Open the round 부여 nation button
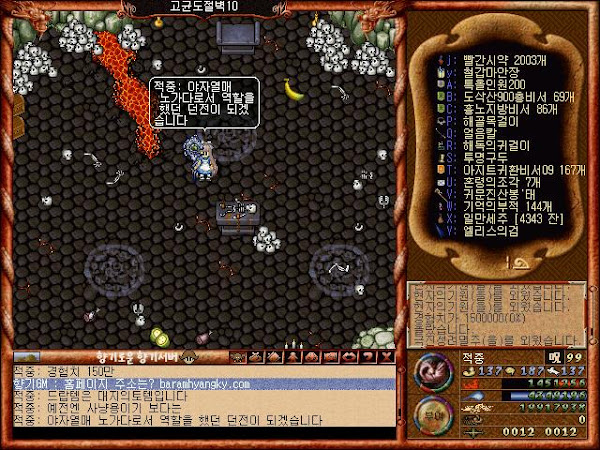 [x=431, y=413]
